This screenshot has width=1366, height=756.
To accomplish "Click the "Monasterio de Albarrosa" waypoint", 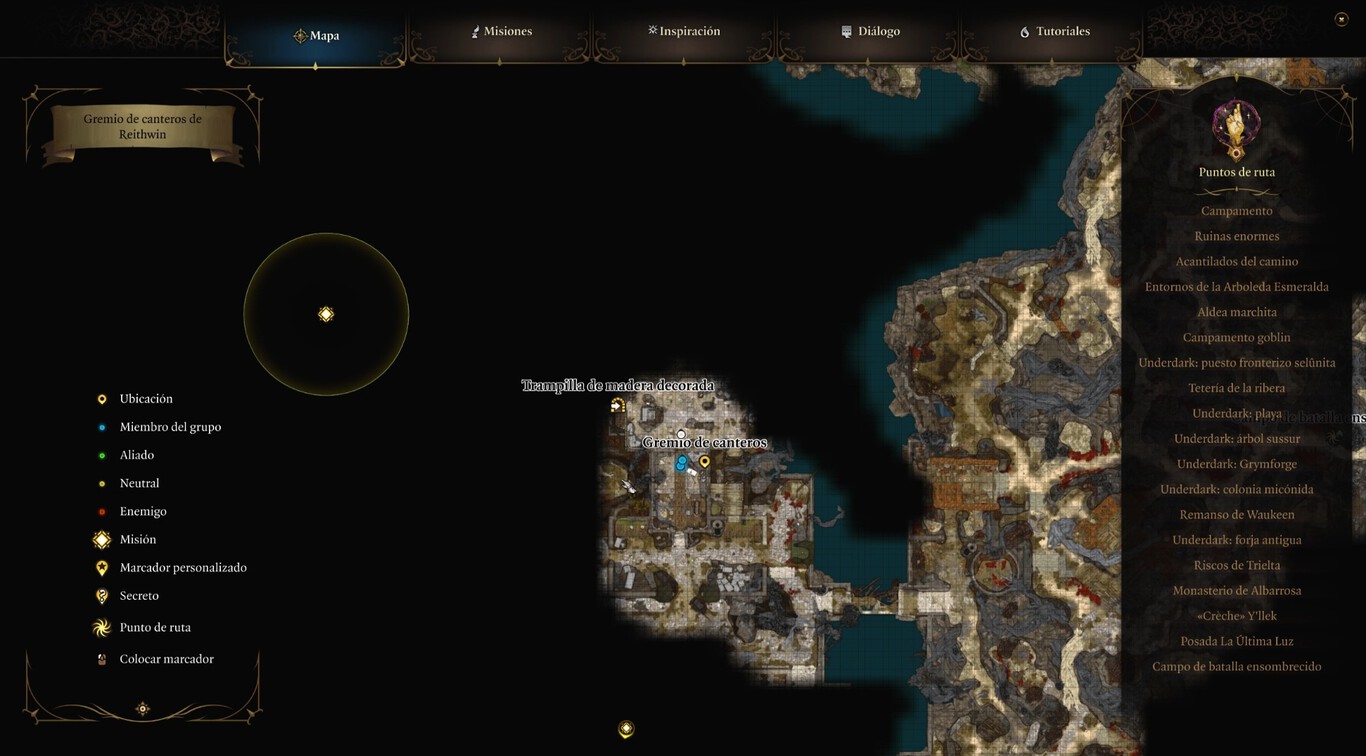I will tap(1236, 590).
